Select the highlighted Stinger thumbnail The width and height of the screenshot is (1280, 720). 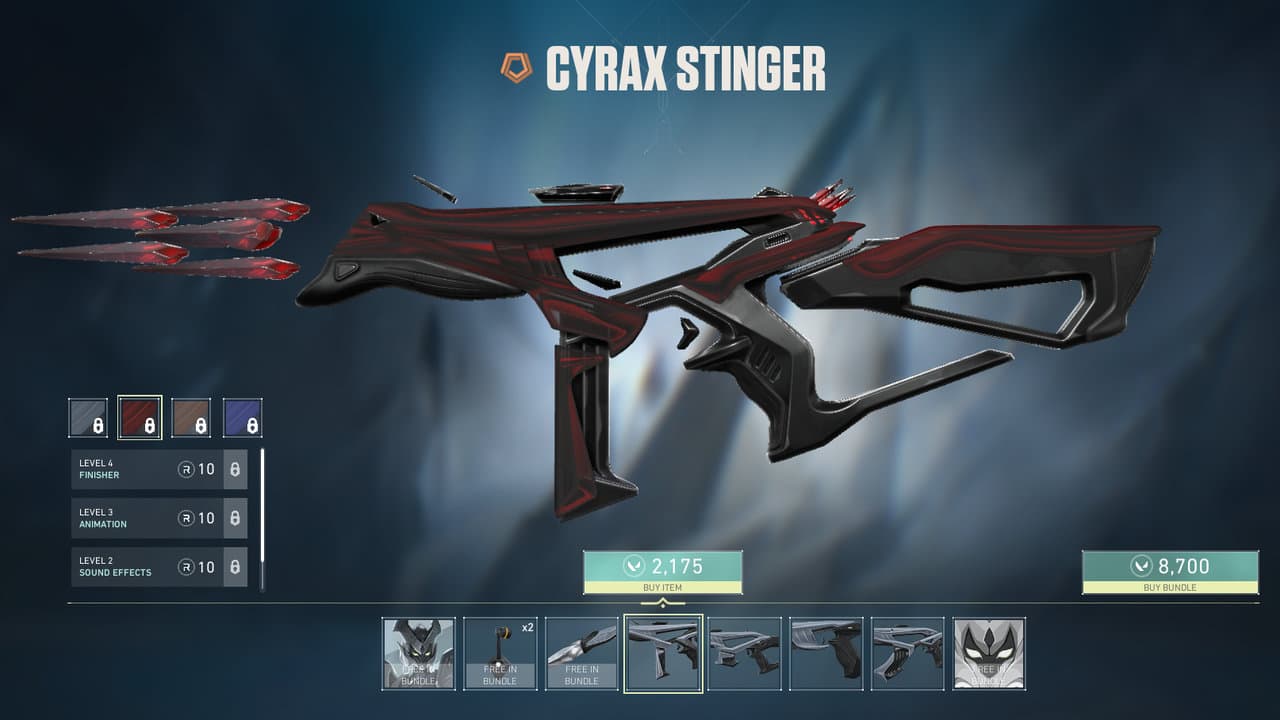pyautogui.click(x=662, y=653)
